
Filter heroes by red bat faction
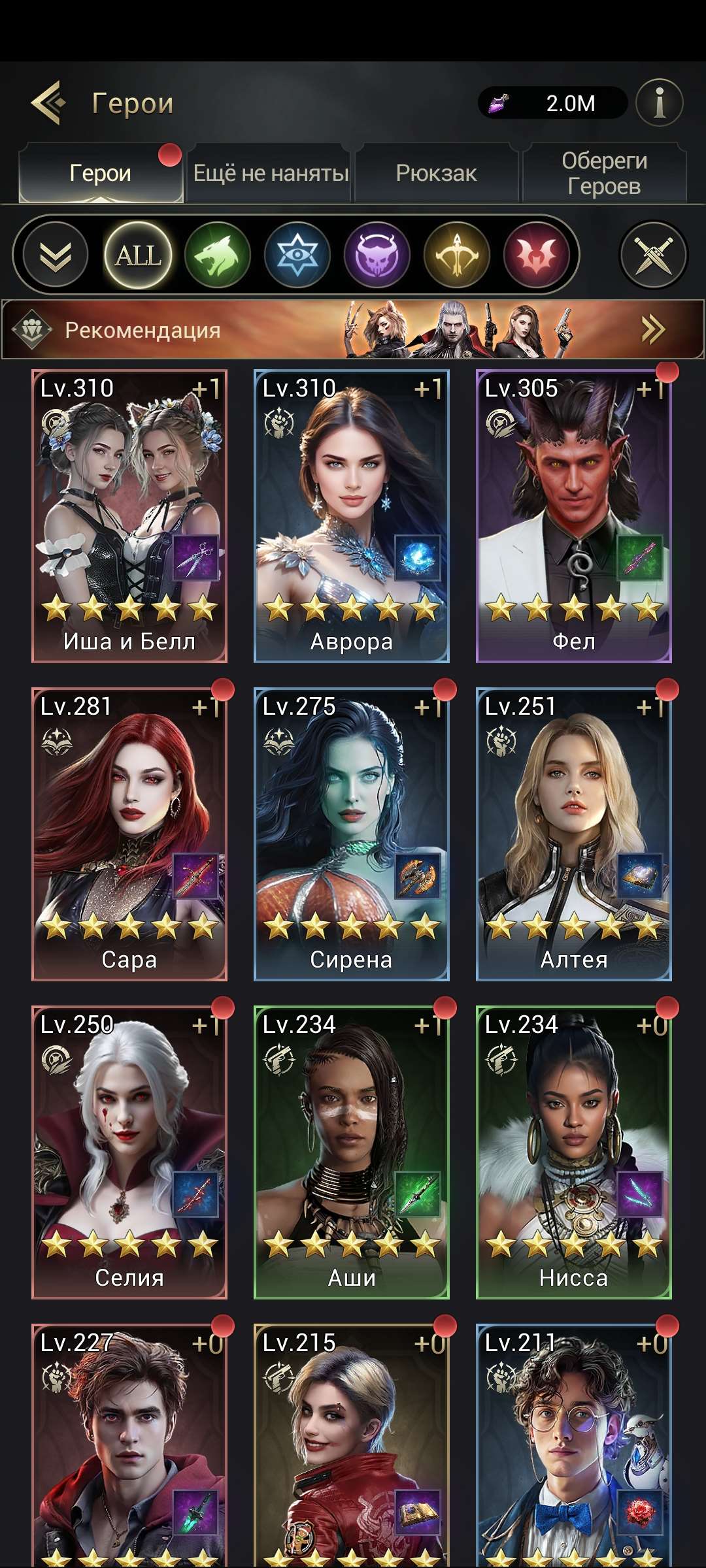pyautogui.click(x=537, y=255)
